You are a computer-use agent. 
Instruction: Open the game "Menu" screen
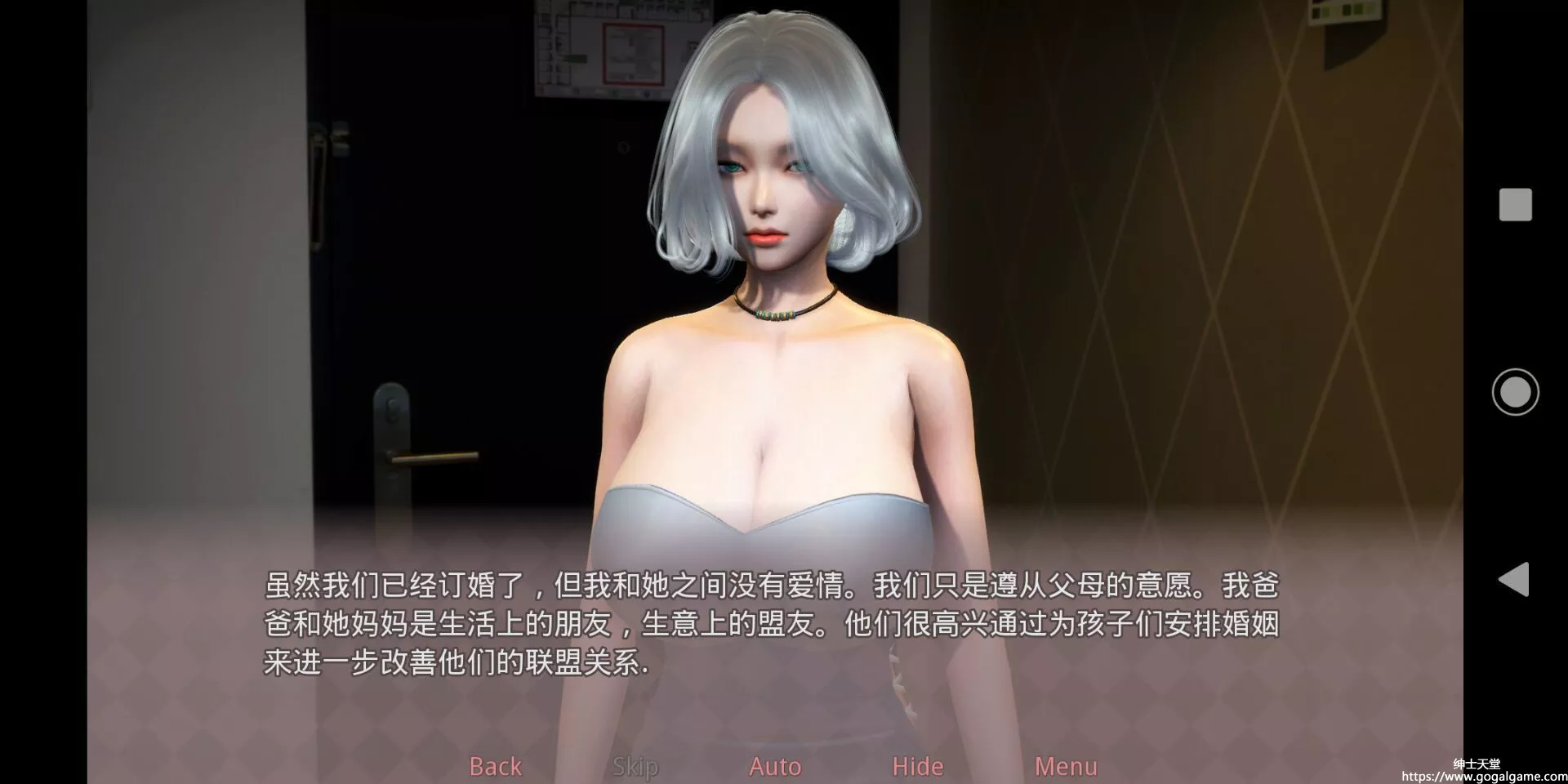[1064, 766]
